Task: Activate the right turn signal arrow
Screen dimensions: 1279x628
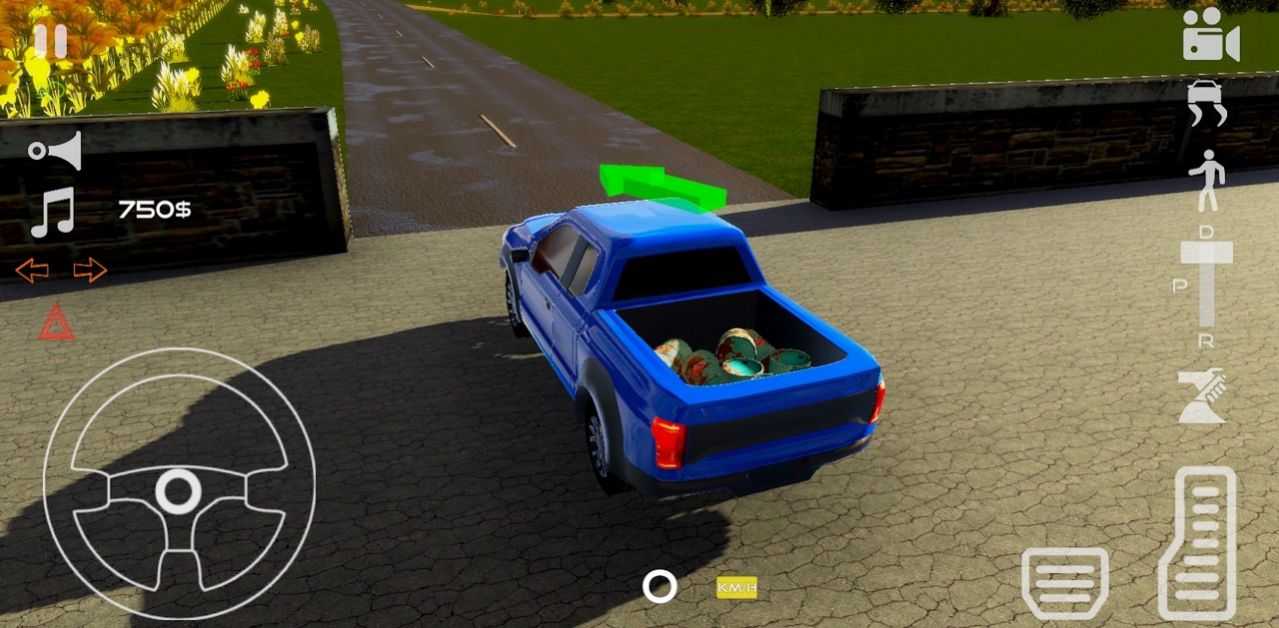Action: (x=90, y=270)
